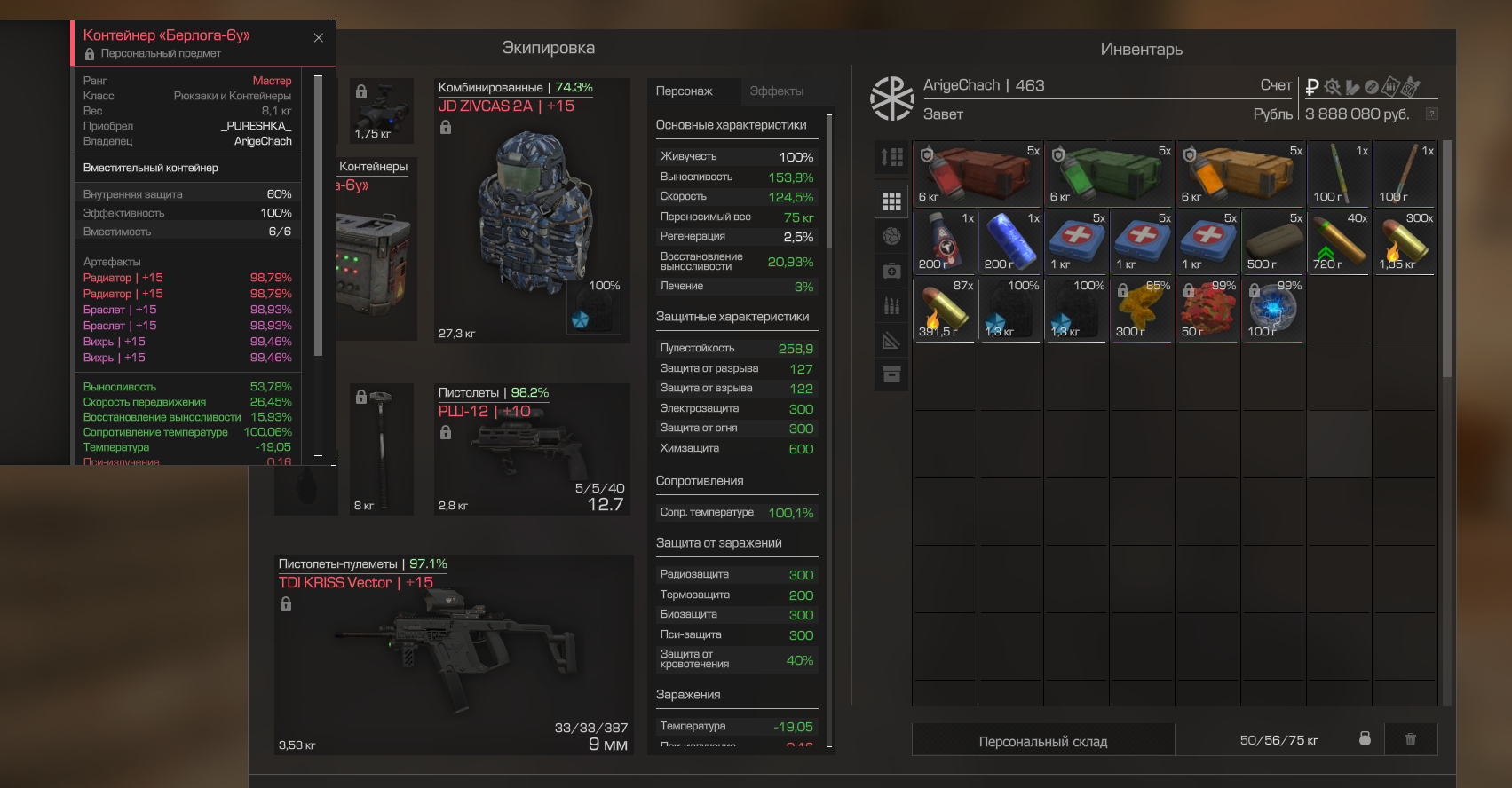Pick the blue orb artifact
This screenshot has width=1512, height=788.
click(1274, 309)
